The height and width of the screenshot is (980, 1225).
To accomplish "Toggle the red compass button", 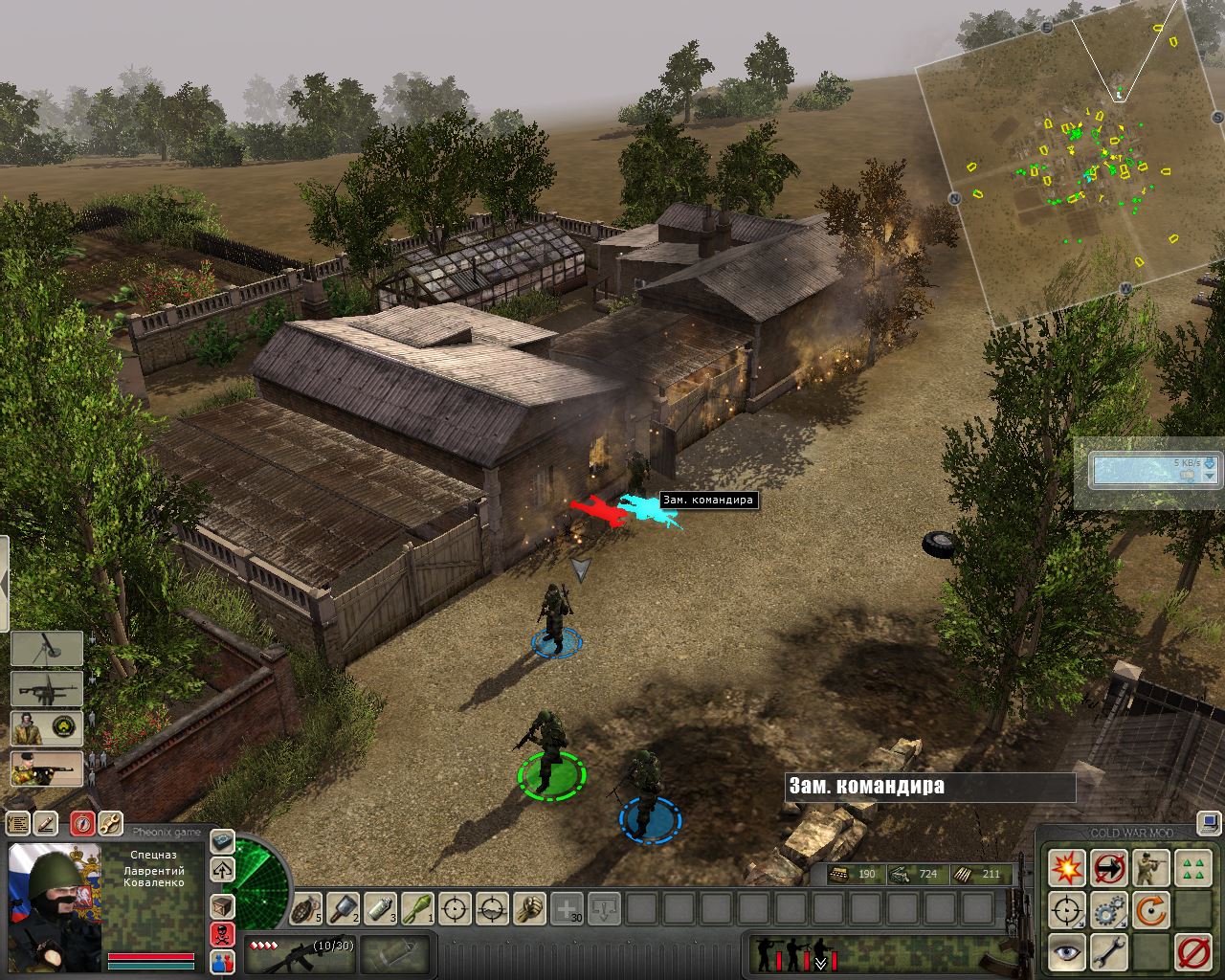I will pyautogui.click(x=82, y=823).
